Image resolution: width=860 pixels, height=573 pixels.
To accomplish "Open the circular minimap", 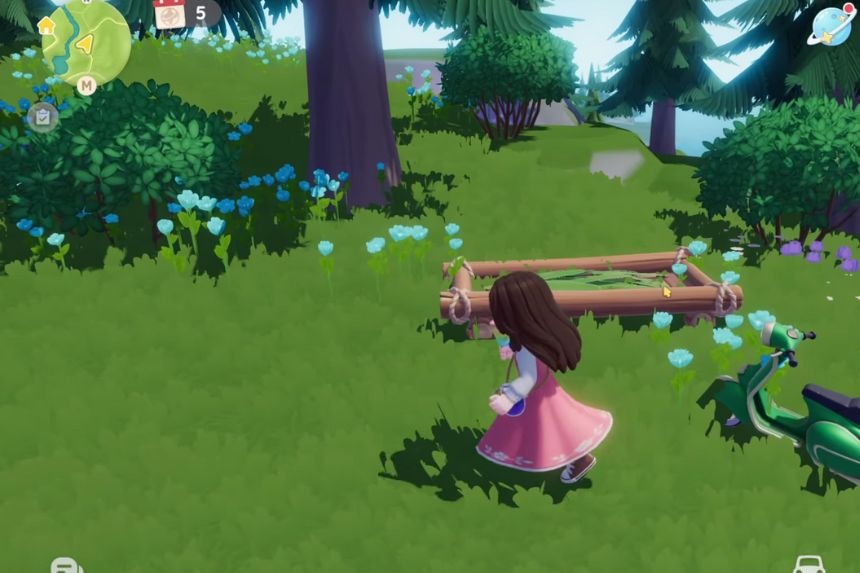I will coord(87,42).
